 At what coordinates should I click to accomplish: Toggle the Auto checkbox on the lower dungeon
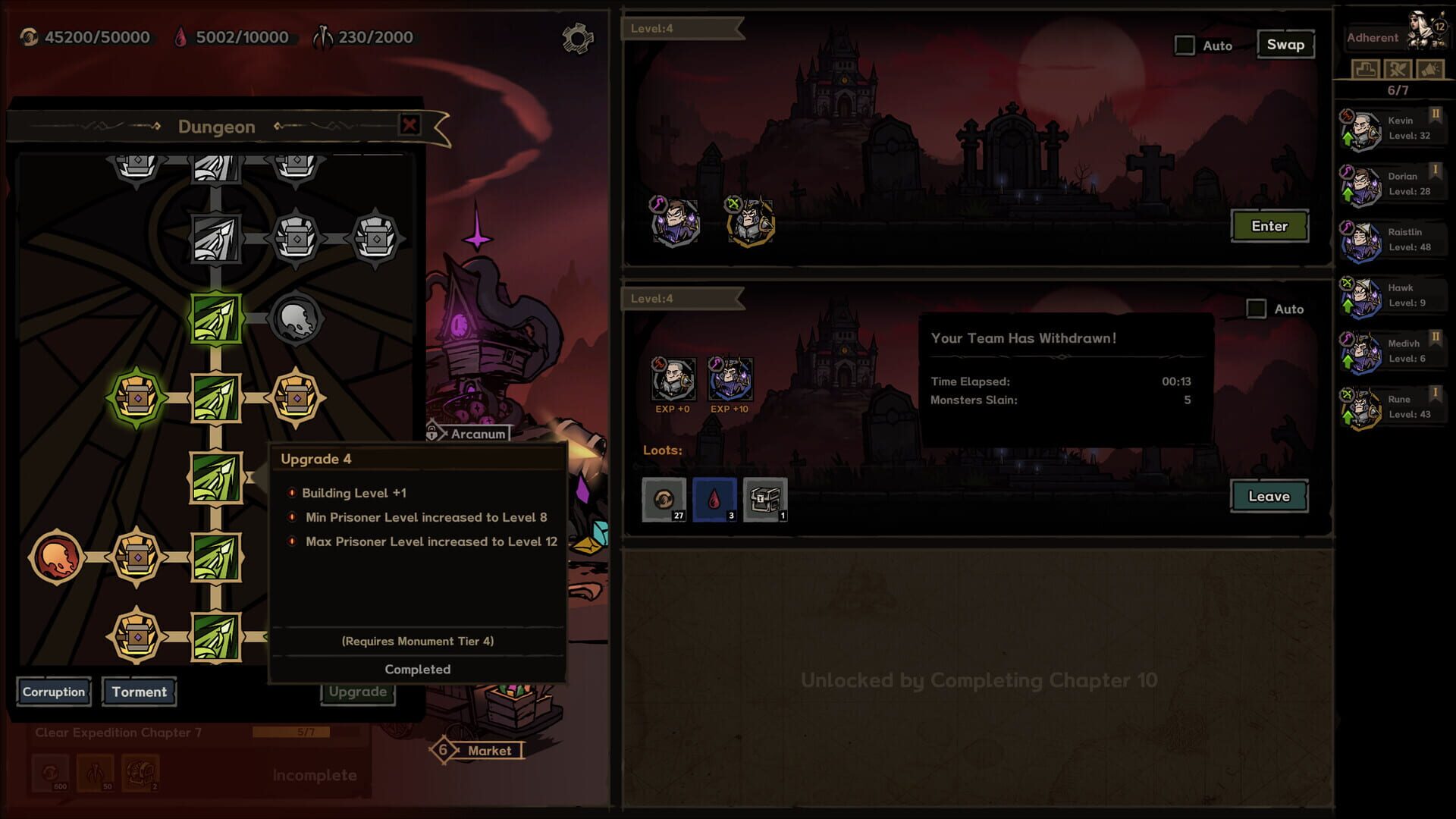coord(1256,309)
